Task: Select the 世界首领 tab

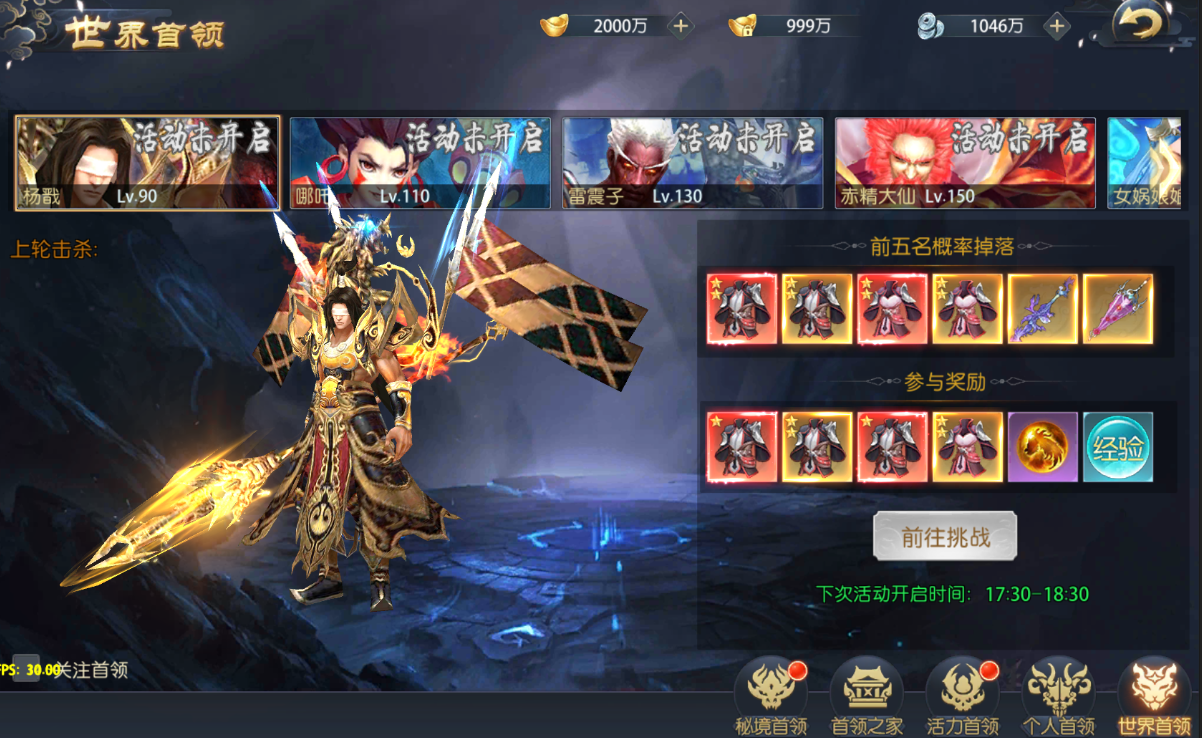Action: pyautogui.click(x=1153, y=695)
